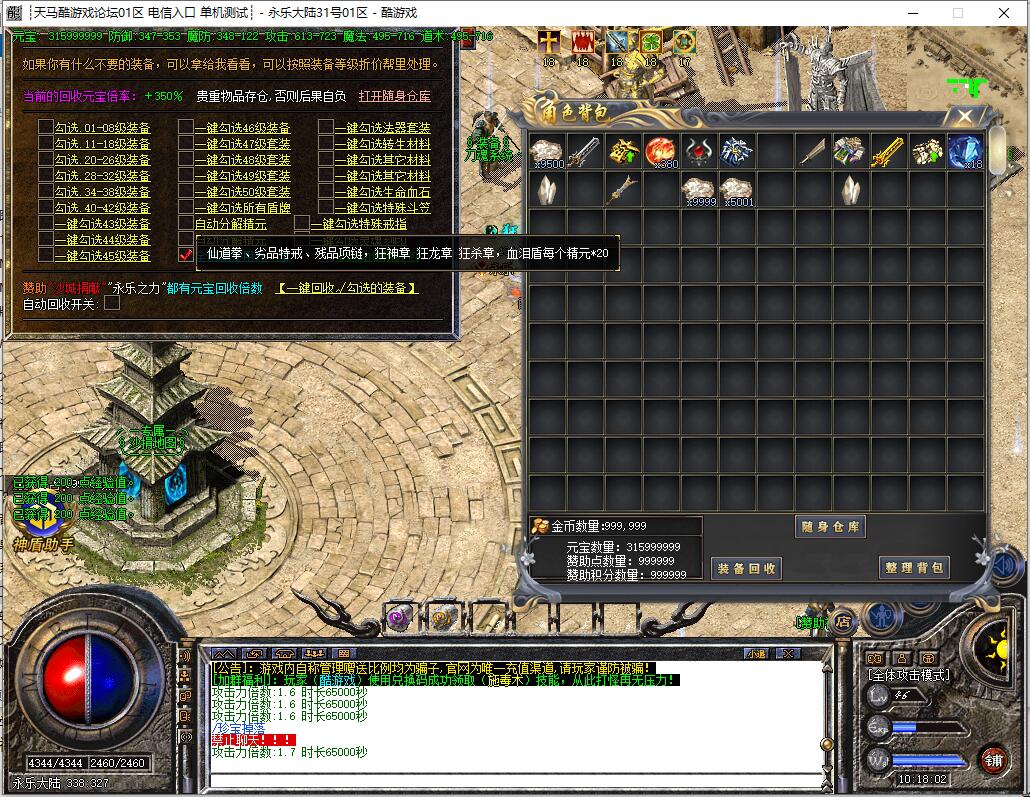Select the ore stack marked x9999
This screenshot has width=1030, height=797.
pyautogui.click(x=698, y=190)
